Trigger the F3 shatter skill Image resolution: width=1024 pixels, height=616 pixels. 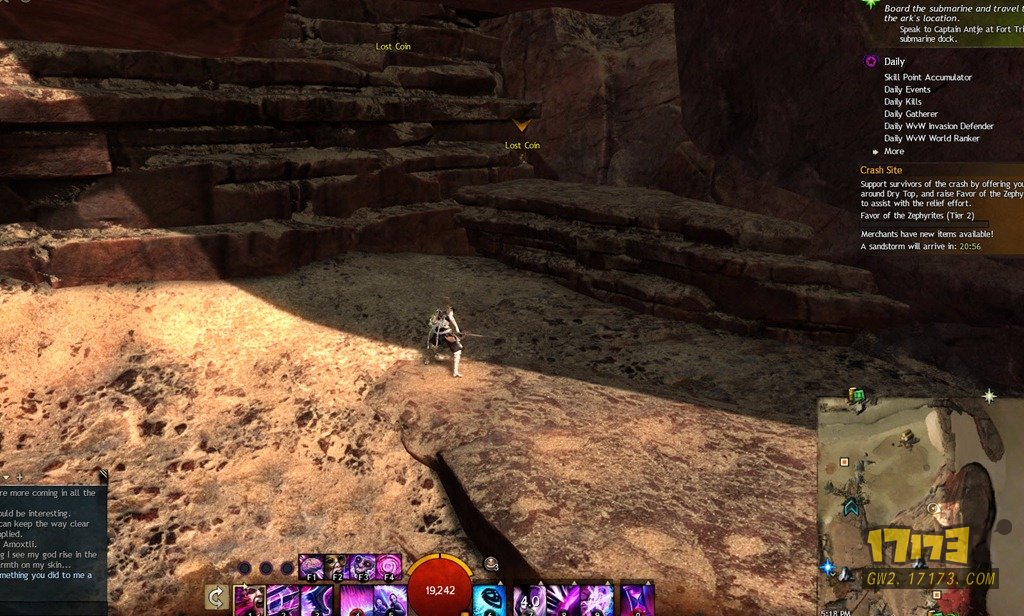pyautogui.click(x=362, y=567)
